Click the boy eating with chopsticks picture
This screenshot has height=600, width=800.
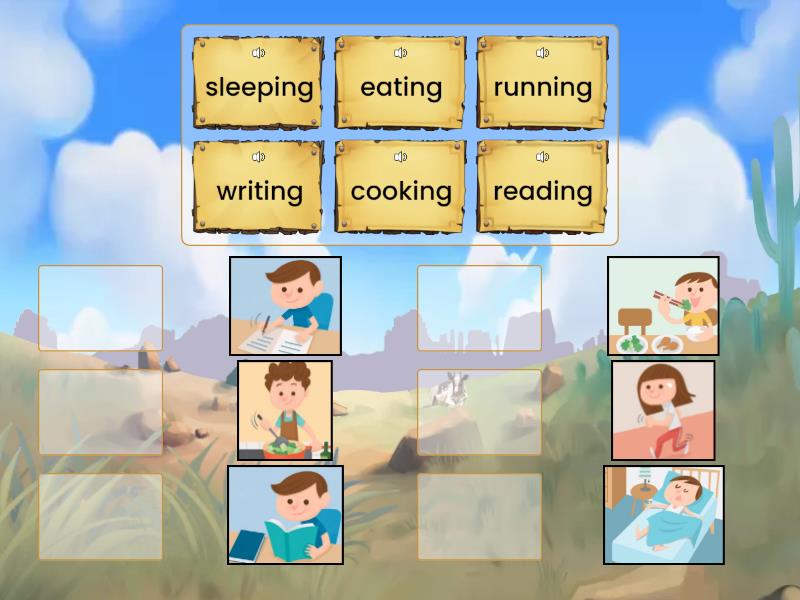click(x=663, y=306)
